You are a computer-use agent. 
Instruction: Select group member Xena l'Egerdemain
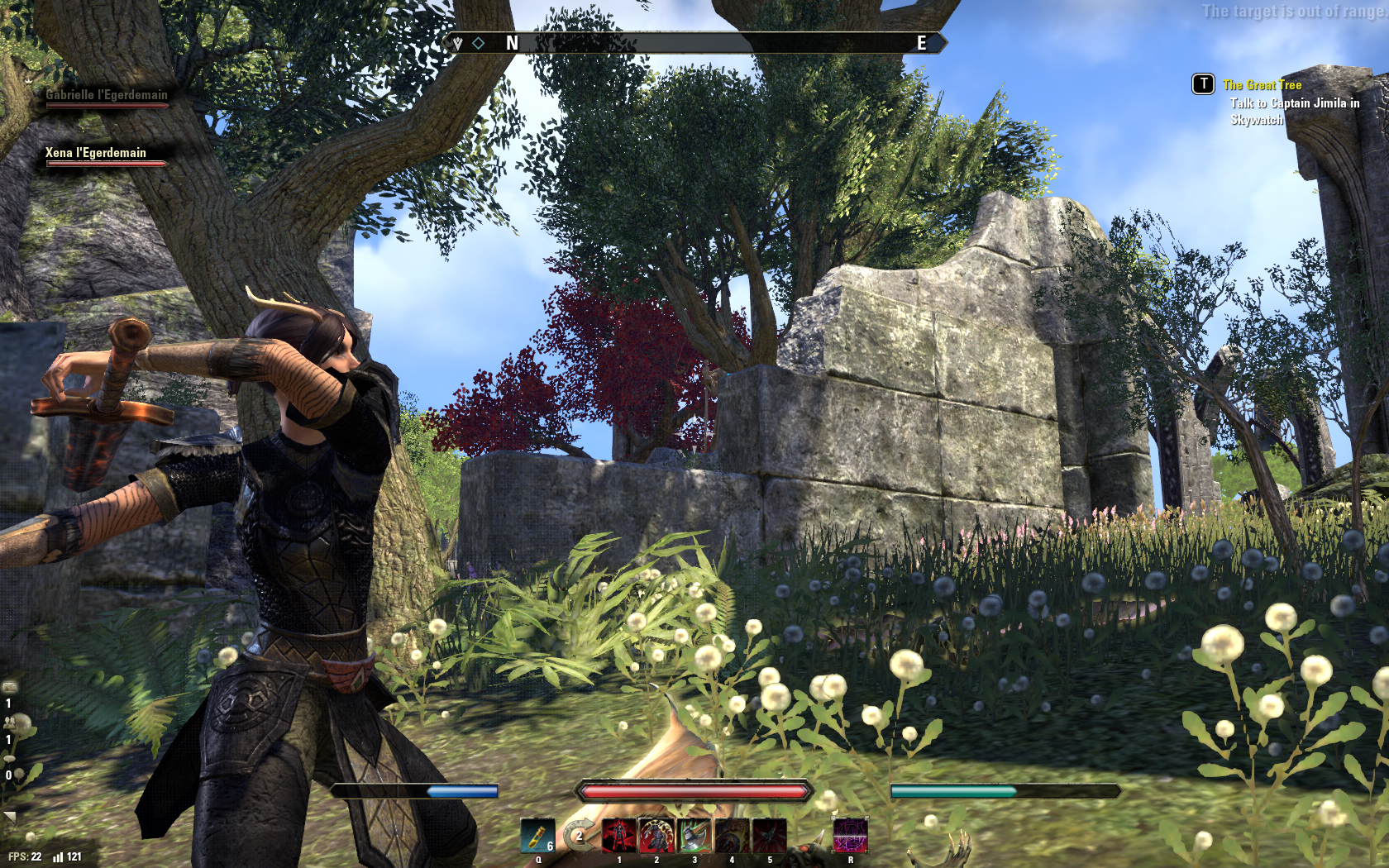96,154
